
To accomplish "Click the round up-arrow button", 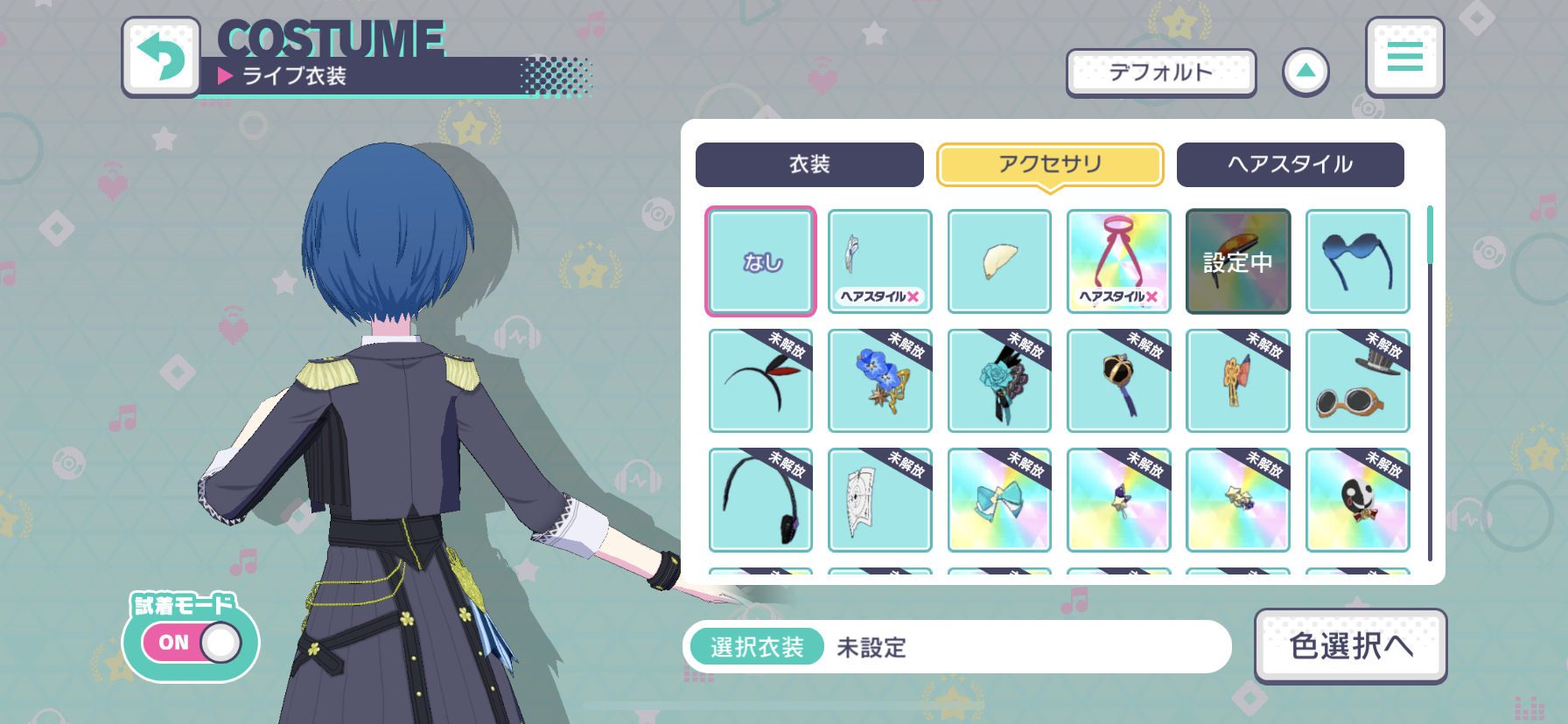I will tap(1305, 72).
